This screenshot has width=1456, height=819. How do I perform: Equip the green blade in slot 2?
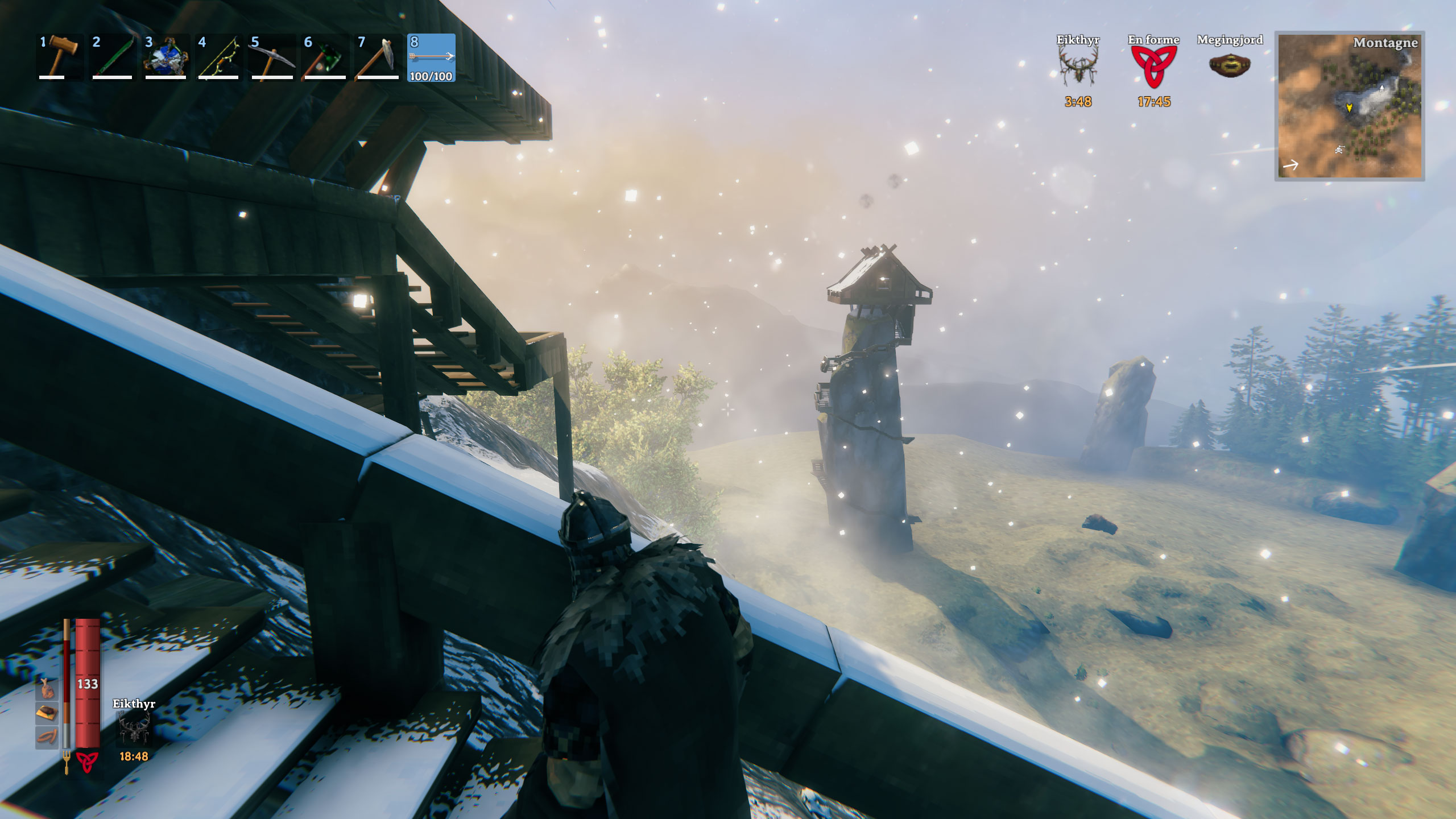113,57
